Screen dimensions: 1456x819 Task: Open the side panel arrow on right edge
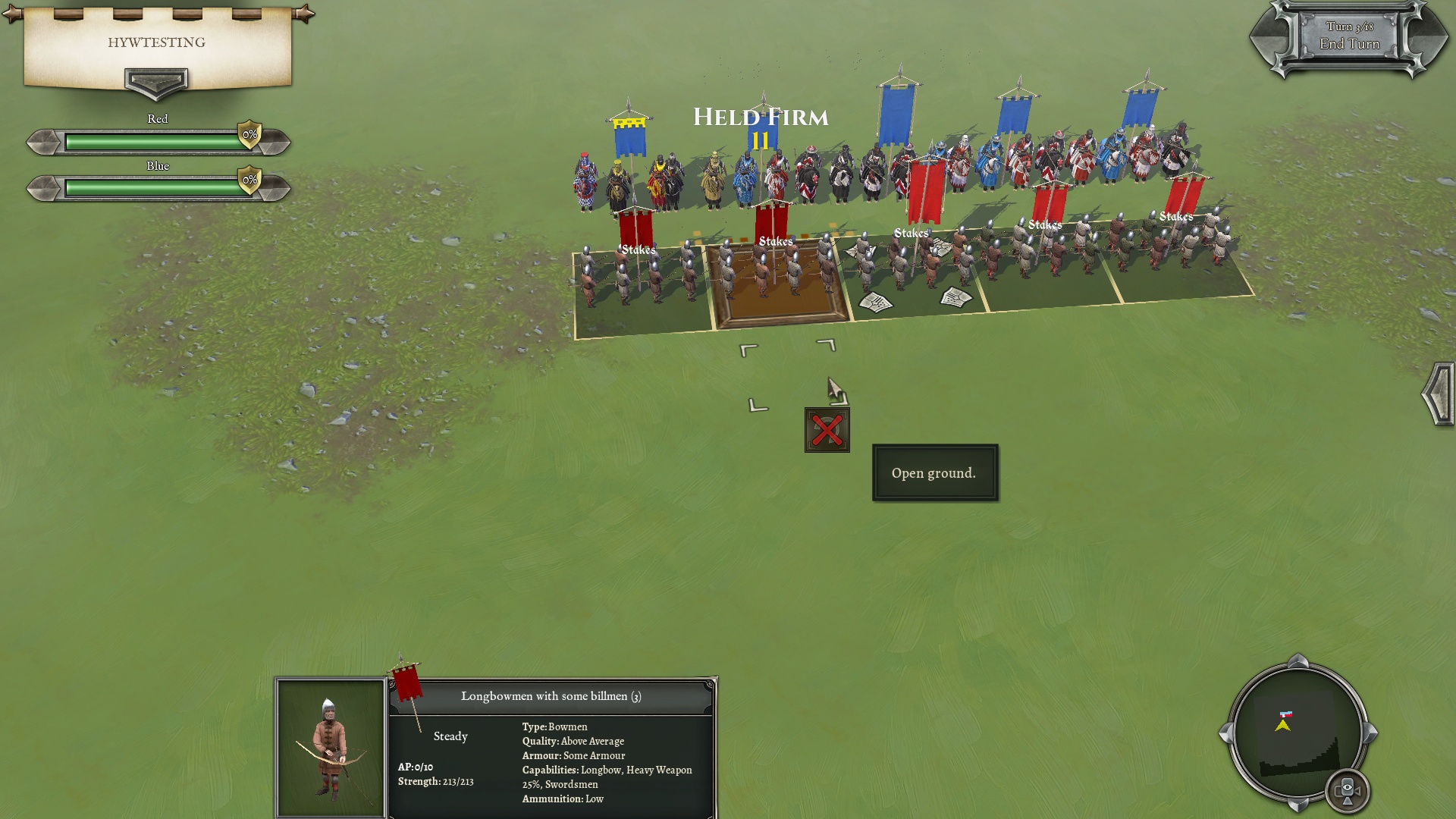[x=1439, y=394]
